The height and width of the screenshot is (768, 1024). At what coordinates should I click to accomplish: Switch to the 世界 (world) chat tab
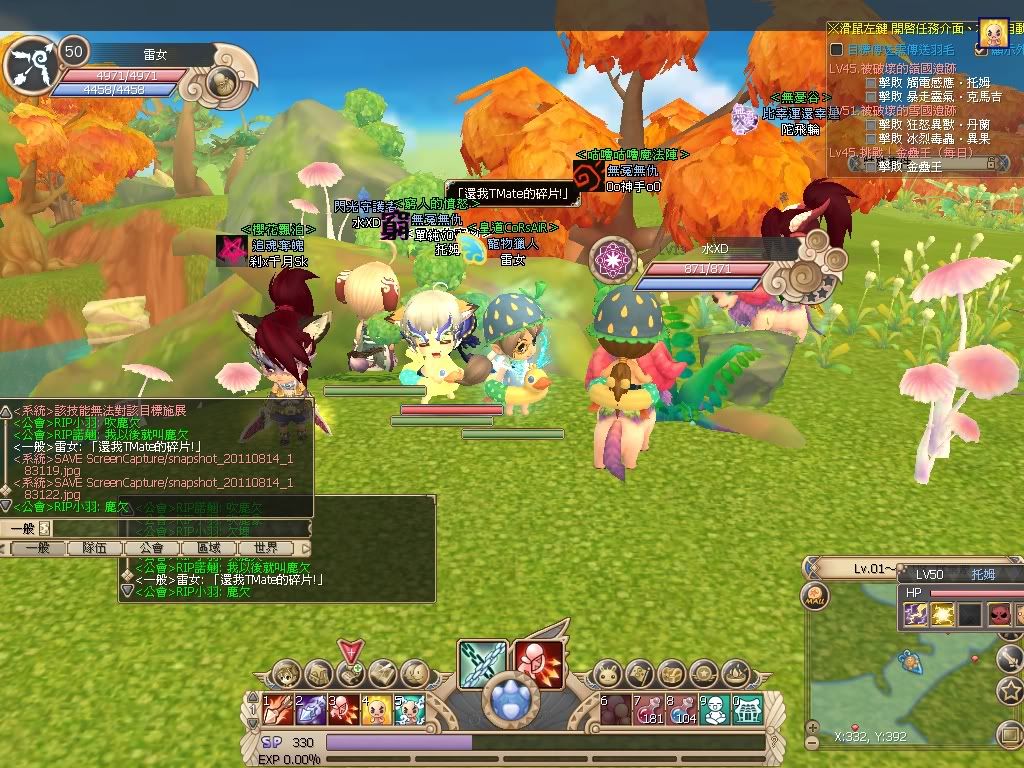click(265, 548)
